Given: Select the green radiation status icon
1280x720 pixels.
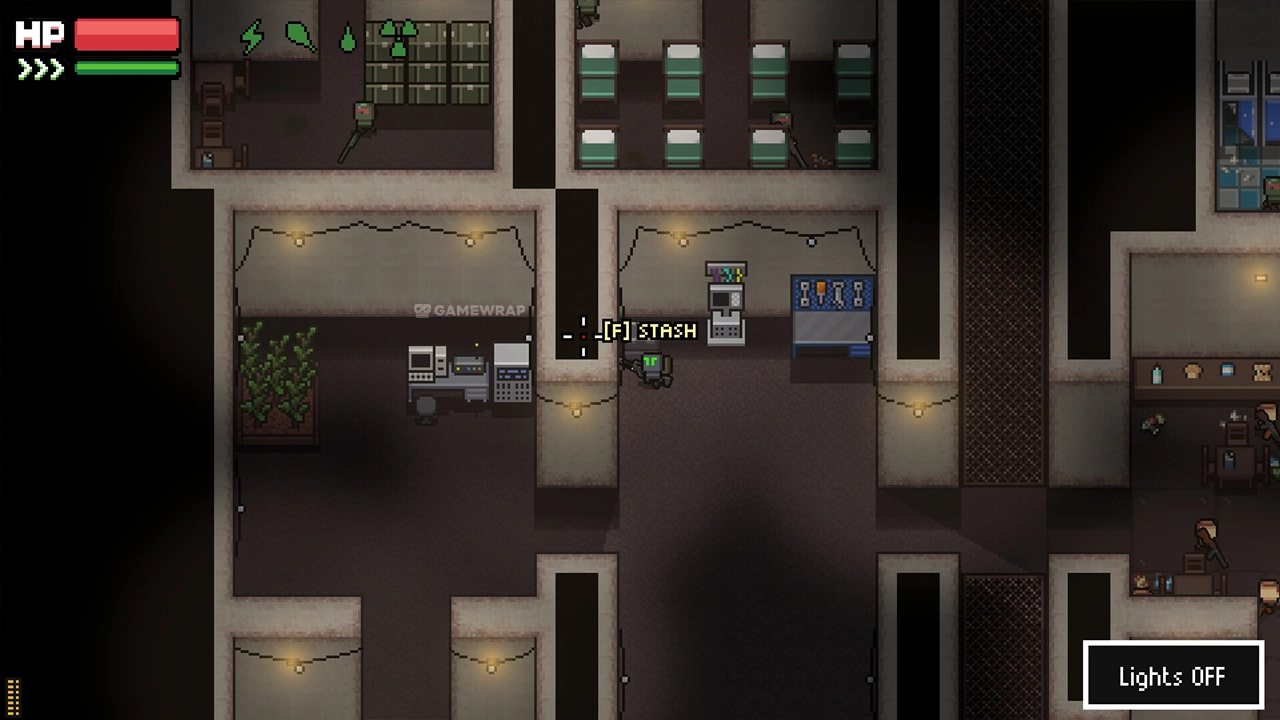Looking at the screenshot, I should click(x=398, y=37).
